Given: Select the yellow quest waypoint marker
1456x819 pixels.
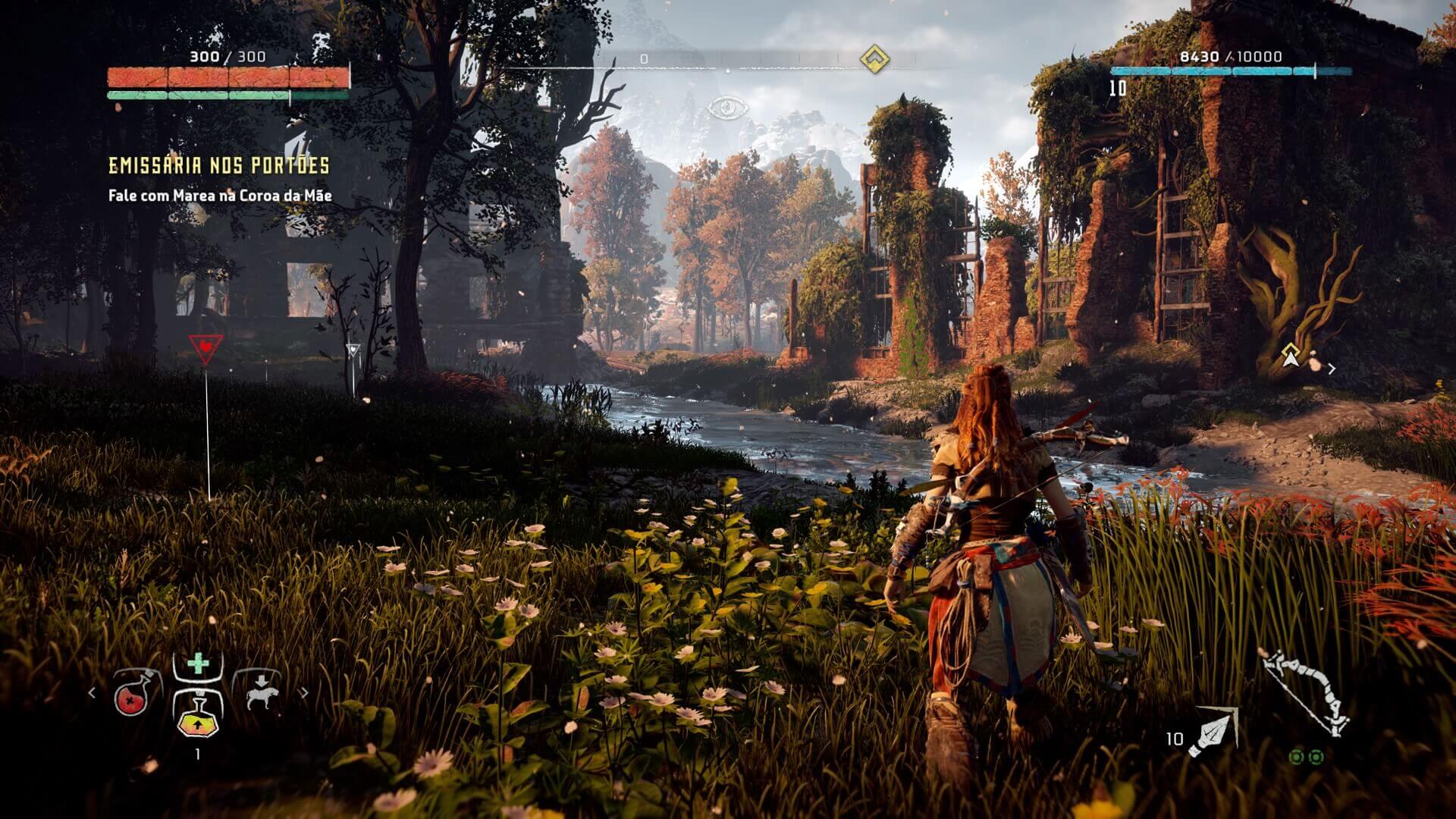Looking at the screenshot, I should tap(1290, 354).
